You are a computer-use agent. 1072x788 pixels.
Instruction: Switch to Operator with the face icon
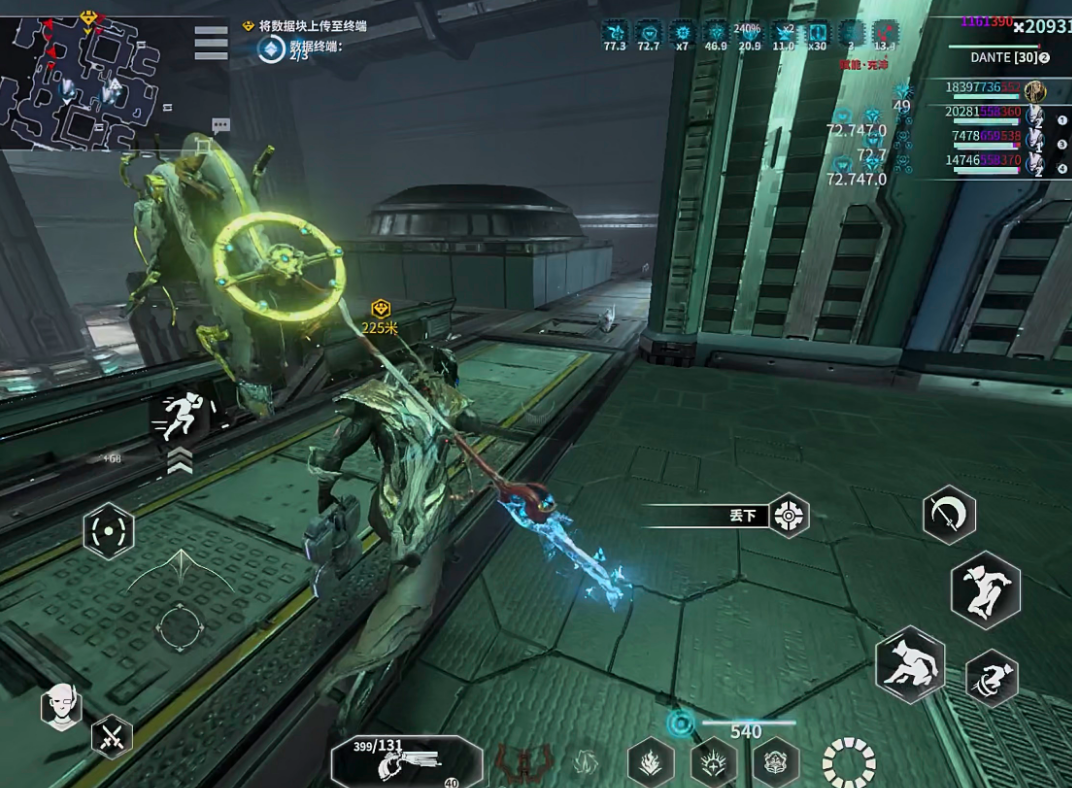tap(61, 708)
